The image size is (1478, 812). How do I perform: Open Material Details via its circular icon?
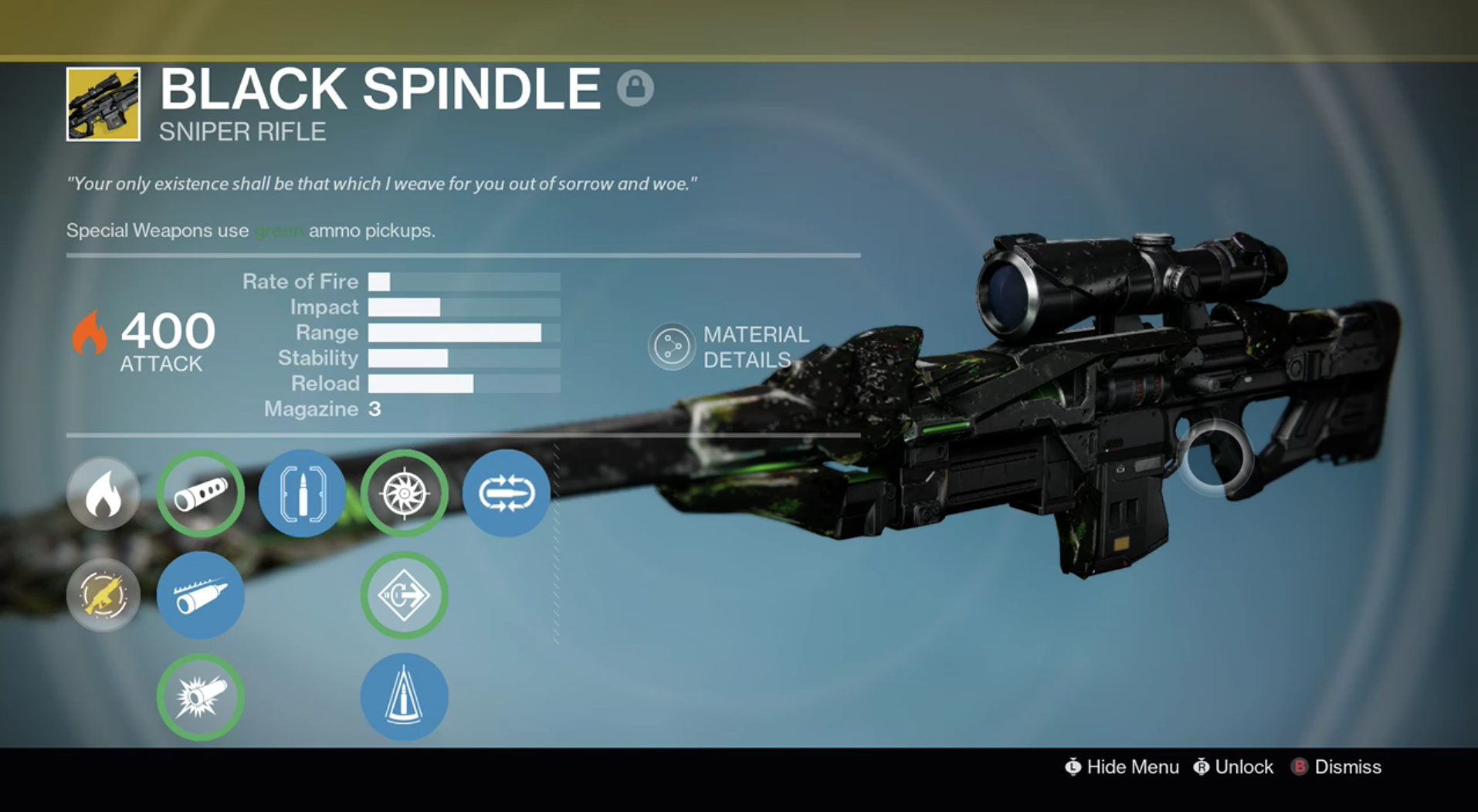pos(672,346)
